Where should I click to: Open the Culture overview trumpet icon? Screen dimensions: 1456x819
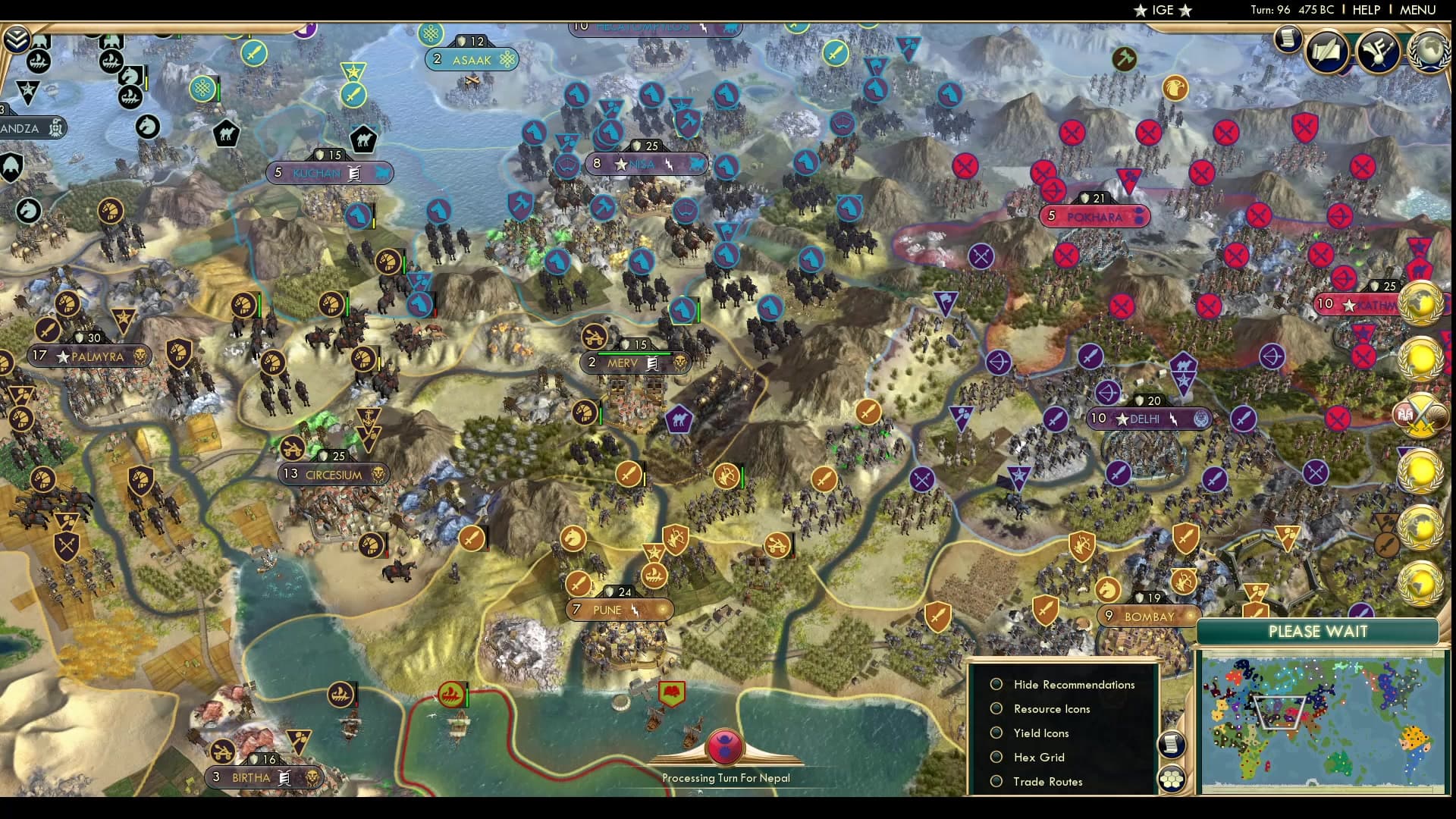pos(1377,51)
